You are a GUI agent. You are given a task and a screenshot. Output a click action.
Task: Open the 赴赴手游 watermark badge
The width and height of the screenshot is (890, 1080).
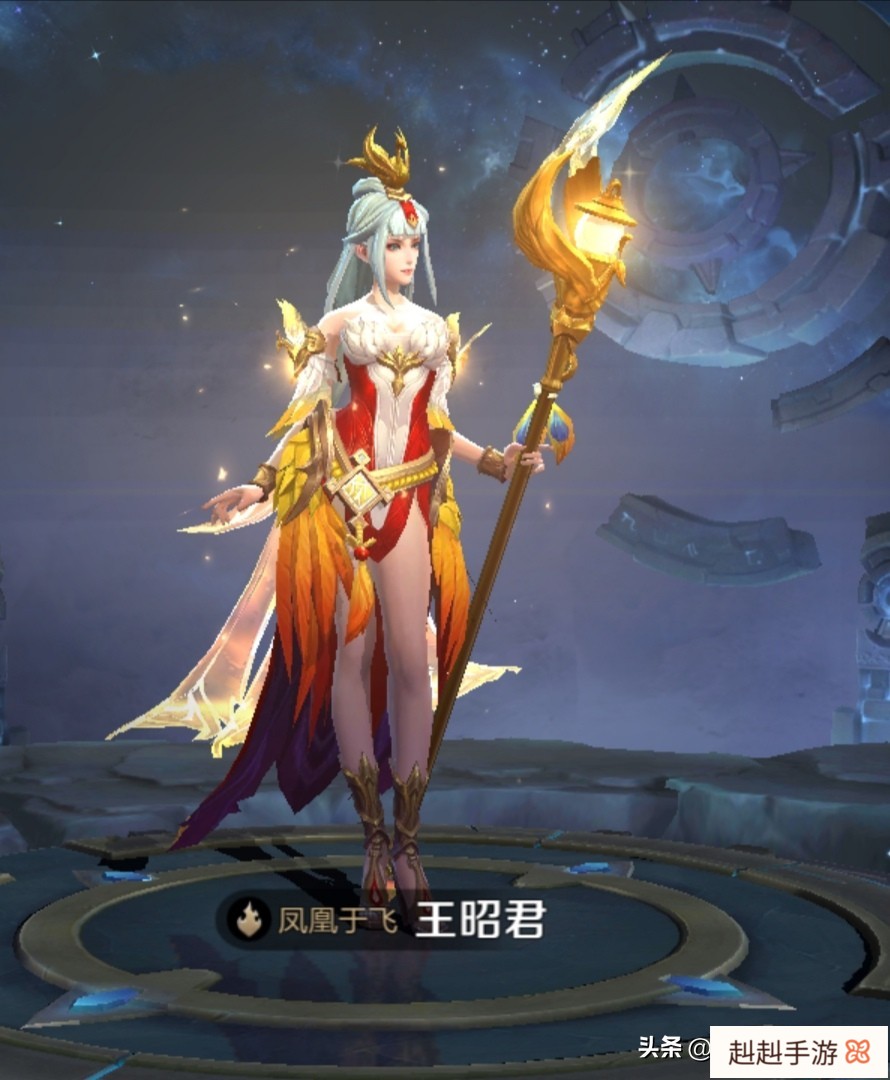point(798,1052)
